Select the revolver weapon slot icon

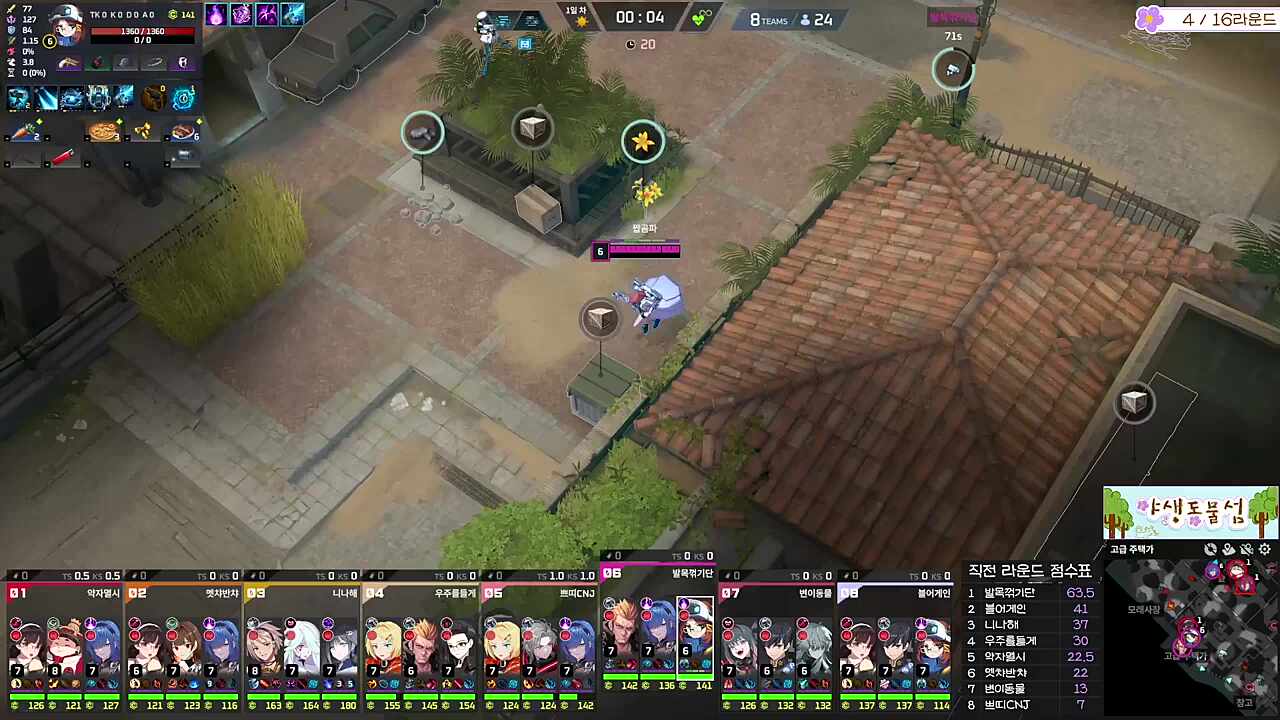click(x=67, y=62)
